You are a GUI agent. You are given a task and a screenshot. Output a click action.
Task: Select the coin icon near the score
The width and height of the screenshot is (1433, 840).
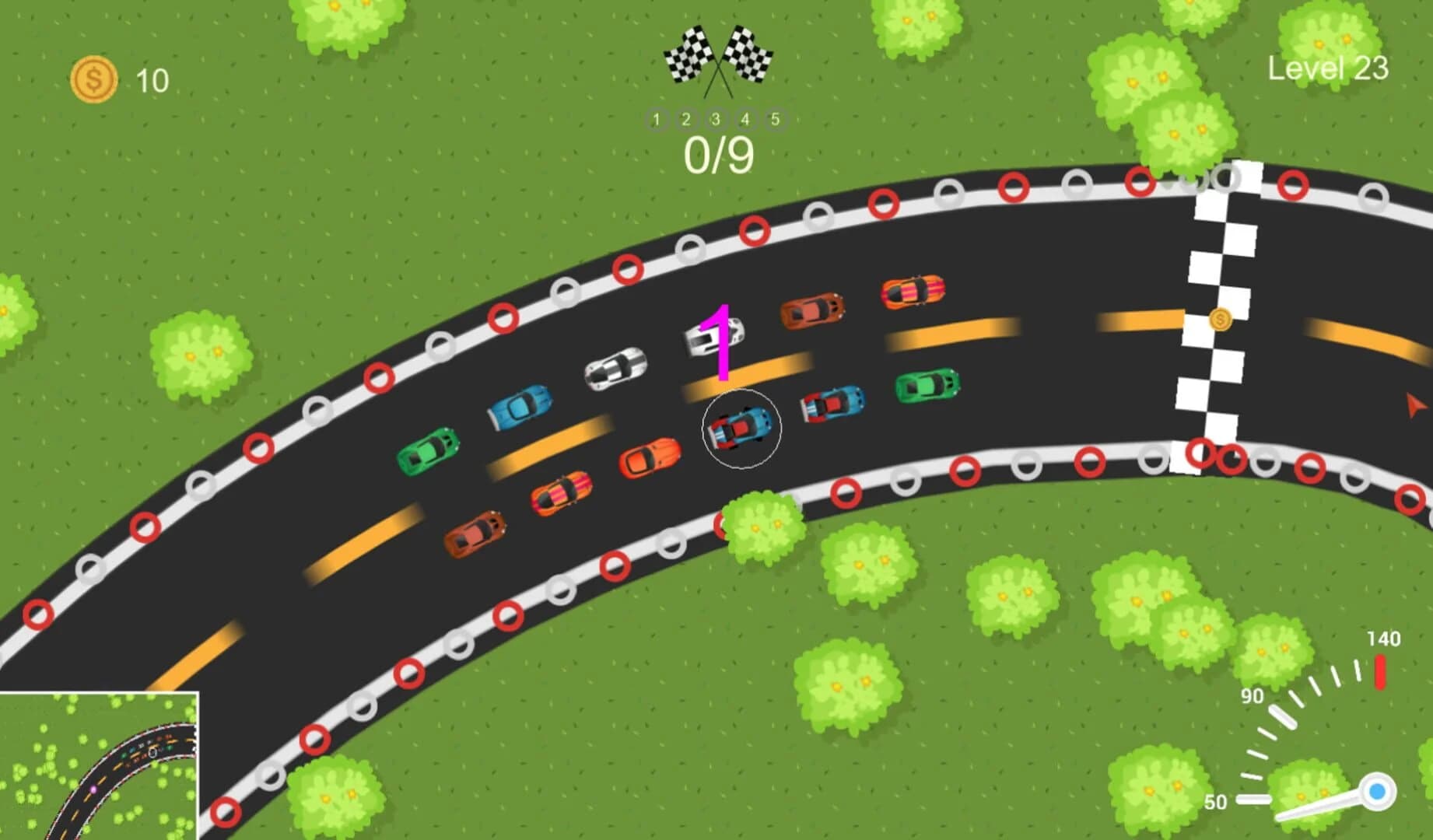click(x=93, y=79)
